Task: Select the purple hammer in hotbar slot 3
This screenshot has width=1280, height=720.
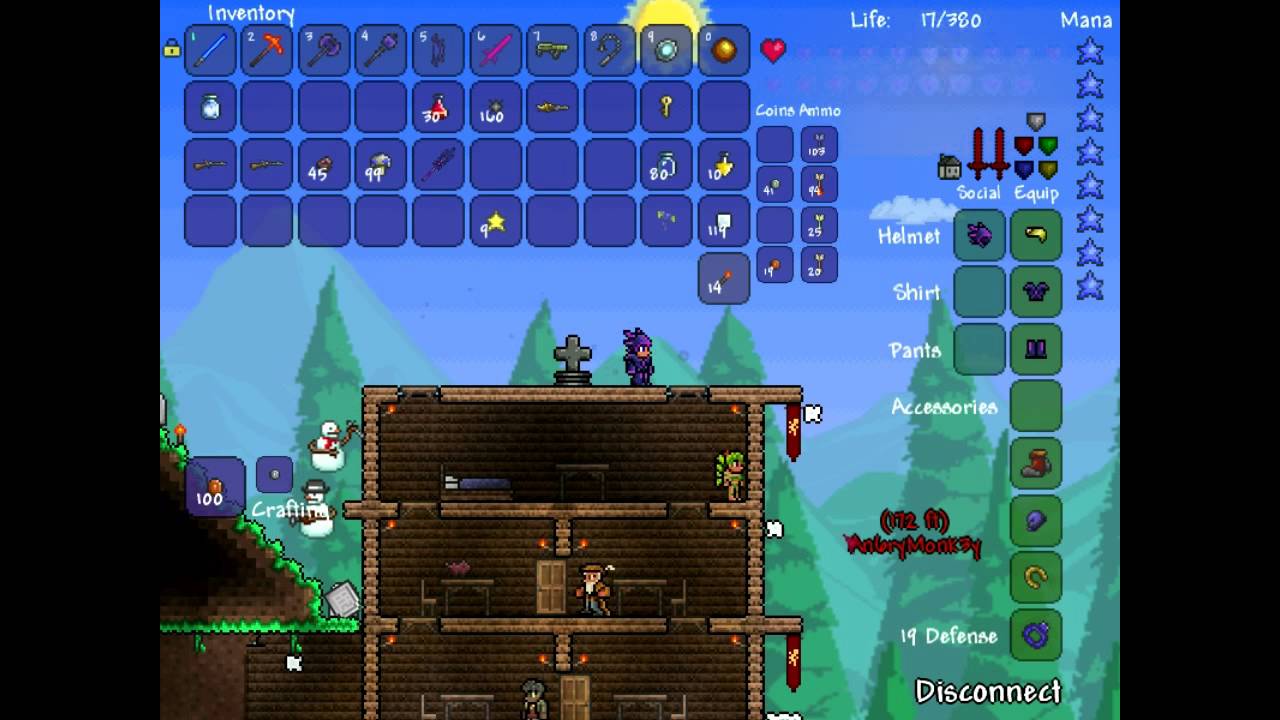Action: coord(324,51)
